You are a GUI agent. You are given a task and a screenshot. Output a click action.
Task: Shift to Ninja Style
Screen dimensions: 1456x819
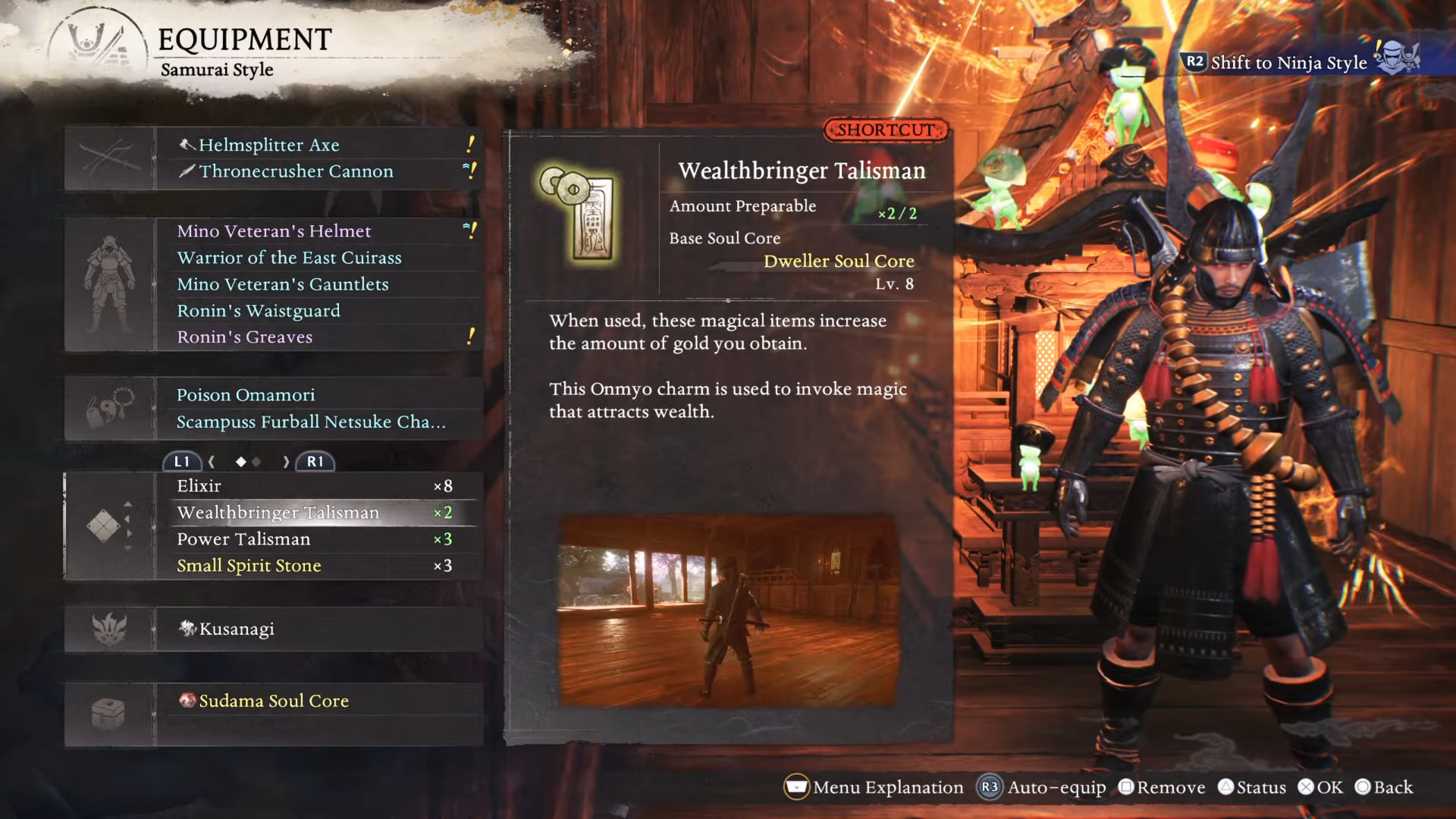[1289, 62]
